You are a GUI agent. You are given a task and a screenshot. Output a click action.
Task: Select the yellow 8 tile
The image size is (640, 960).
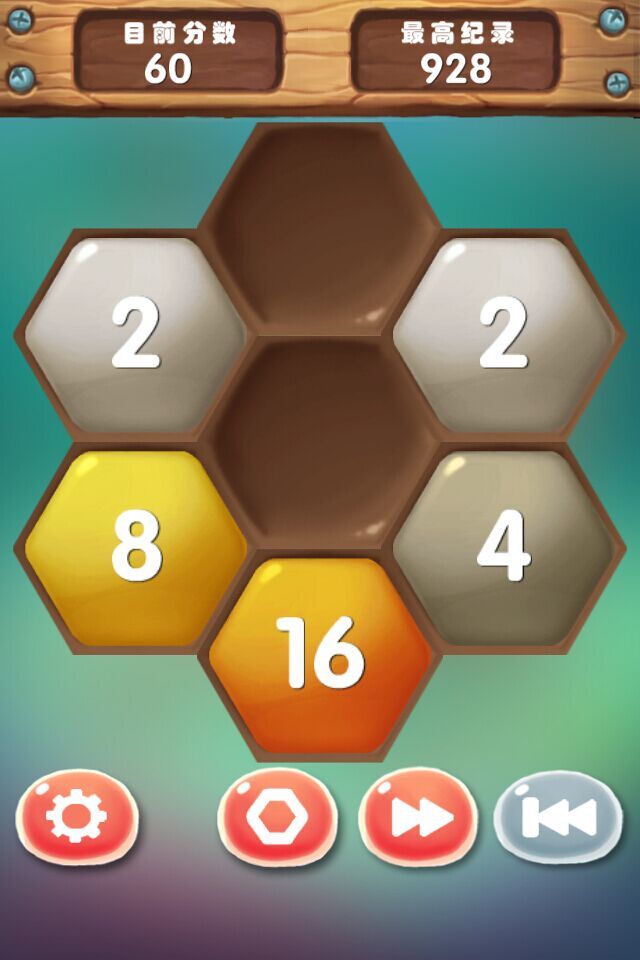[136, 546]
